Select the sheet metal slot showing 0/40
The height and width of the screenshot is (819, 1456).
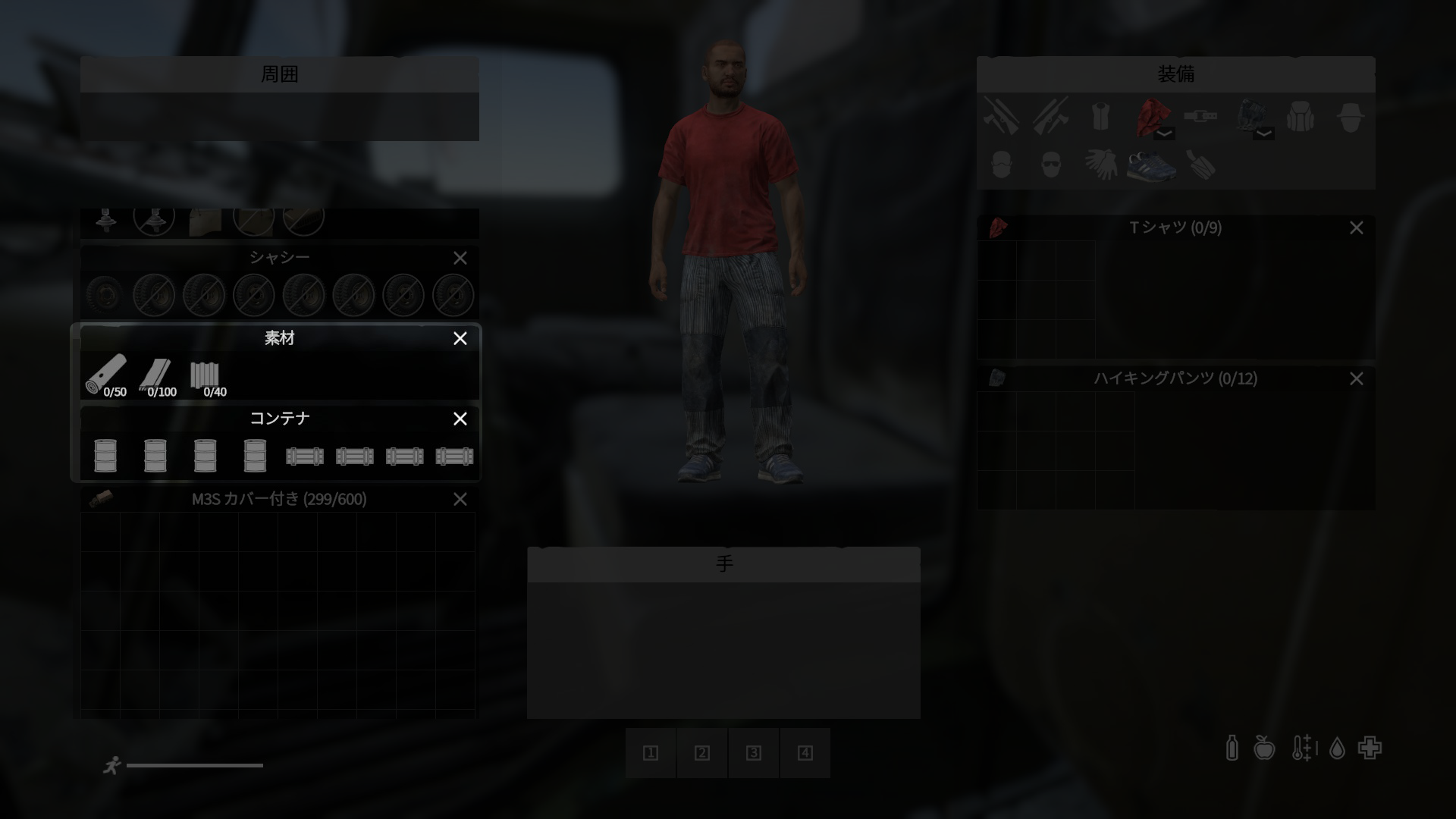point(205,375)
